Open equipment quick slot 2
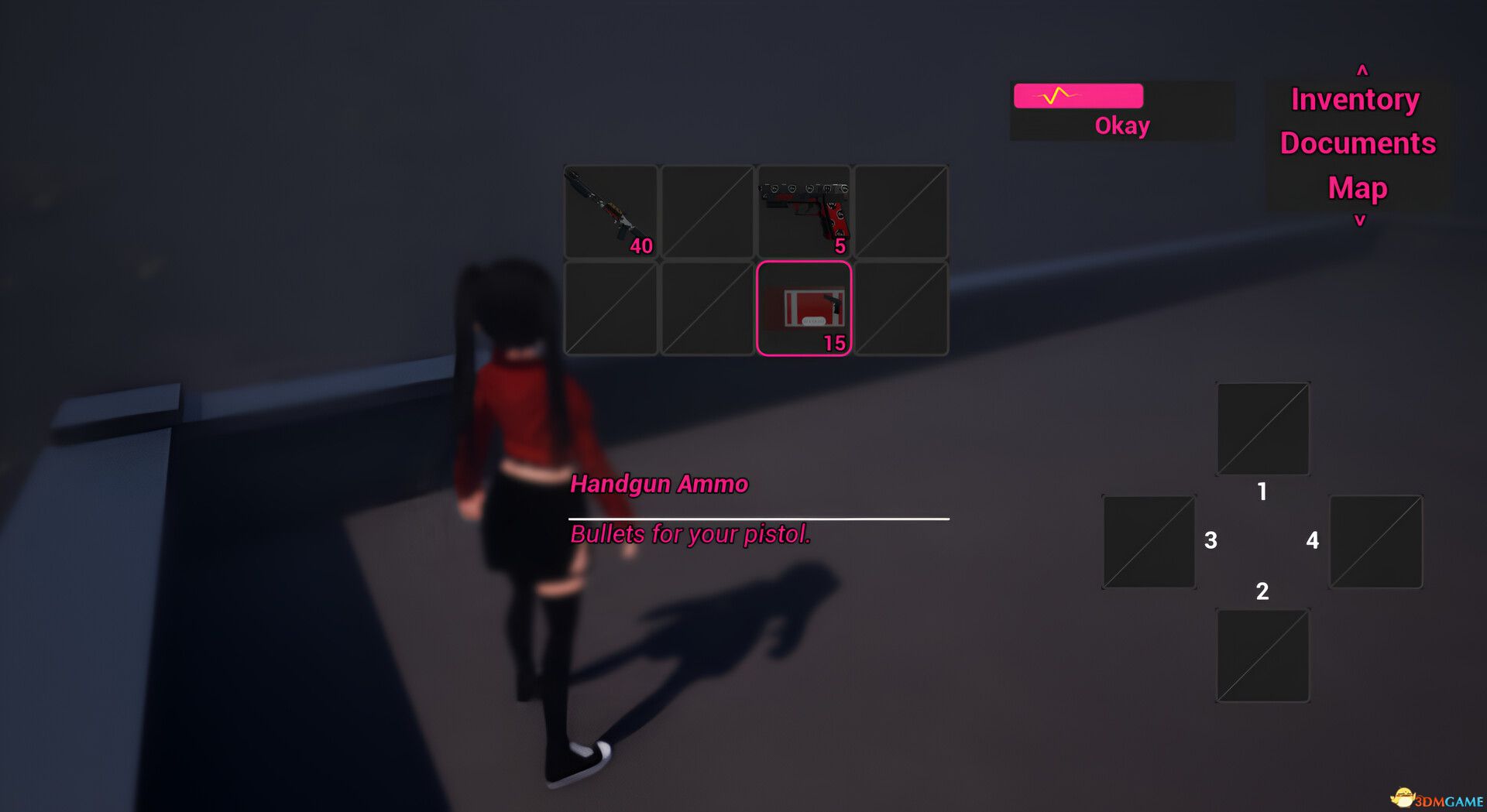Viewport: 1487px width, 812px height. pyautogui.click(x=1262, y=655)
